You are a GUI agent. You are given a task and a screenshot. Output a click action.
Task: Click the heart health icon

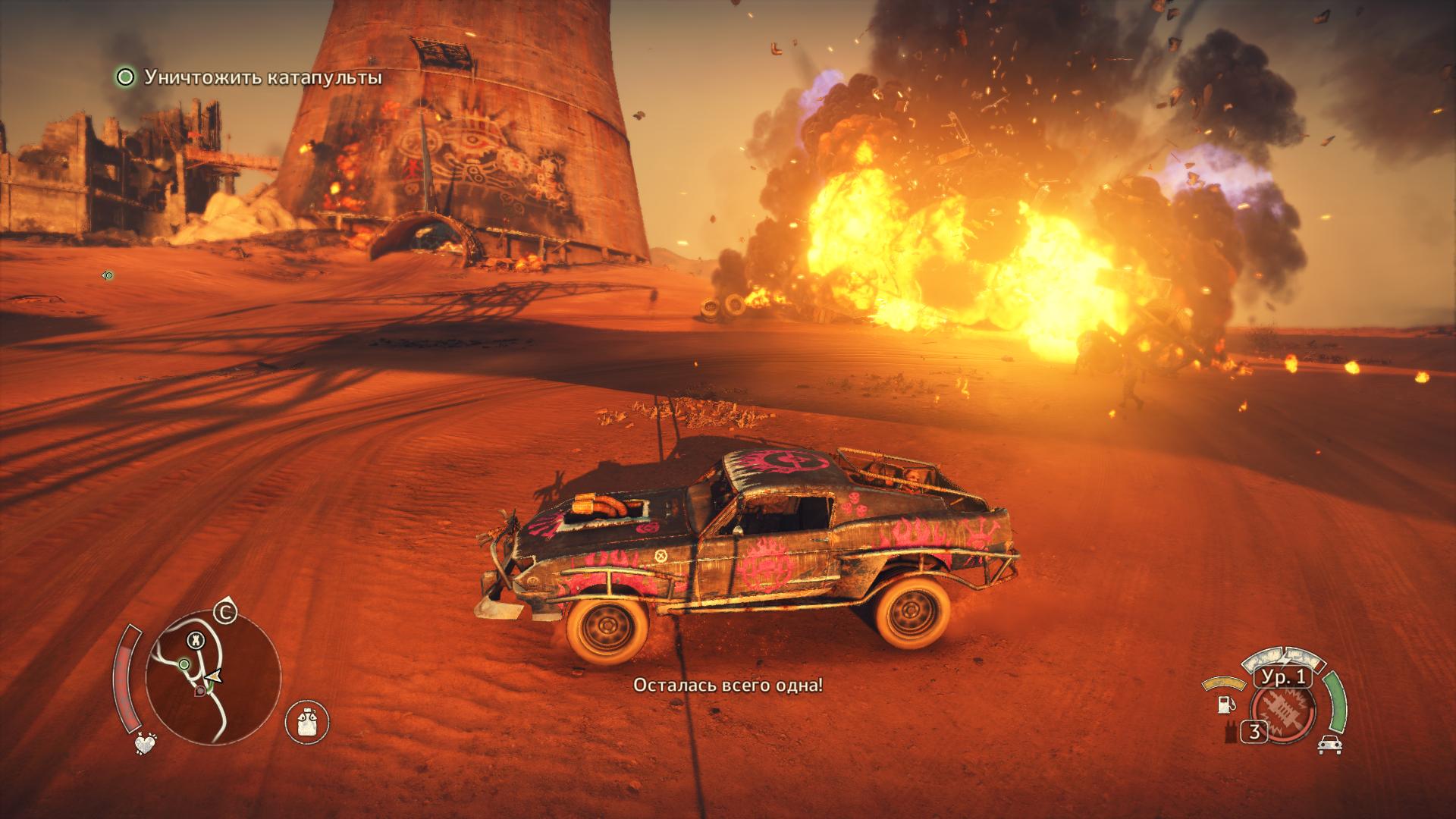pos(145,745)
